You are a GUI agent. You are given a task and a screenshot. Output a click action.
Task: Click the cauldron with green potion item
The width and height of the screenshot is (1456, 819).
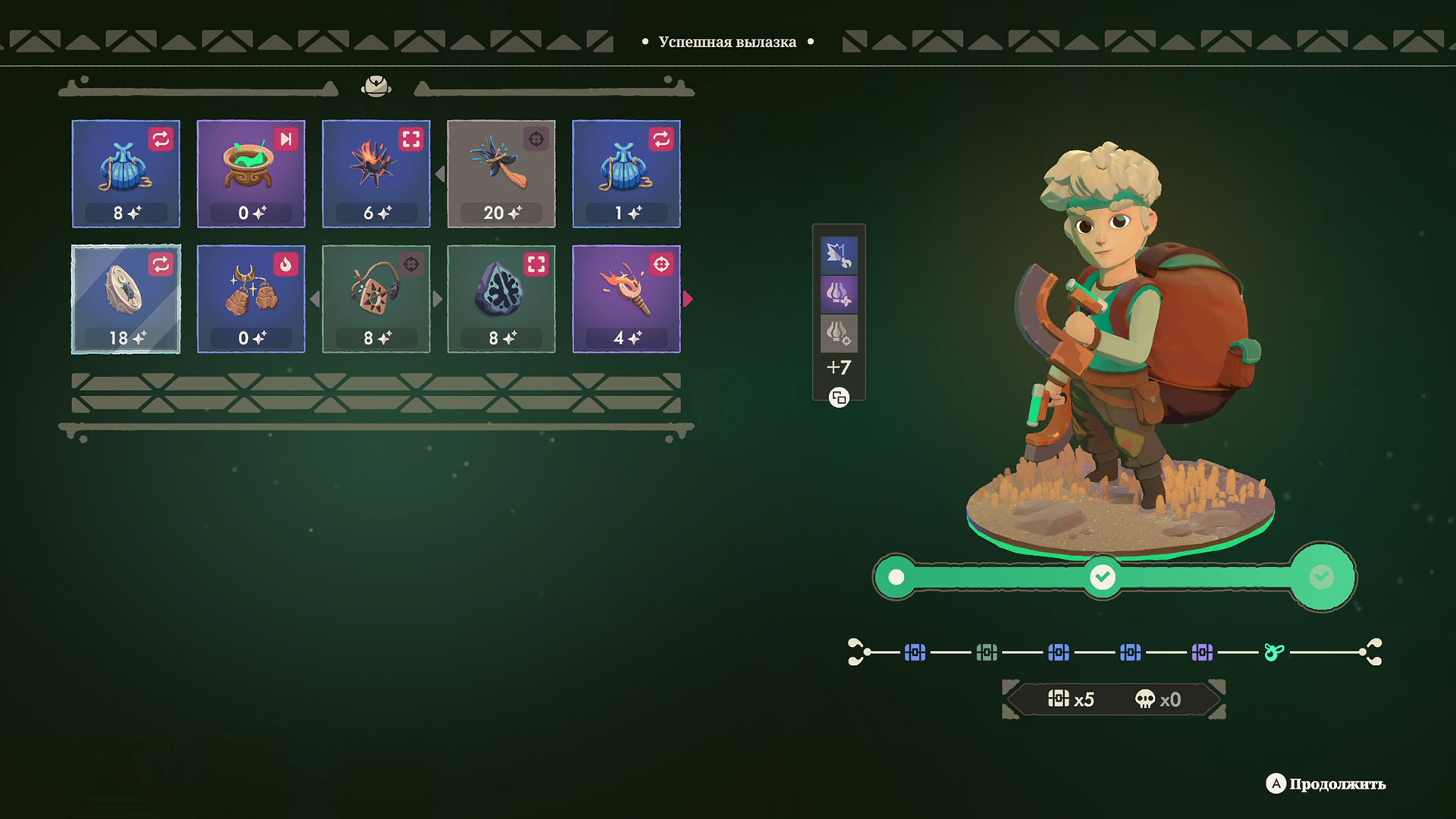tap(251, 173)
